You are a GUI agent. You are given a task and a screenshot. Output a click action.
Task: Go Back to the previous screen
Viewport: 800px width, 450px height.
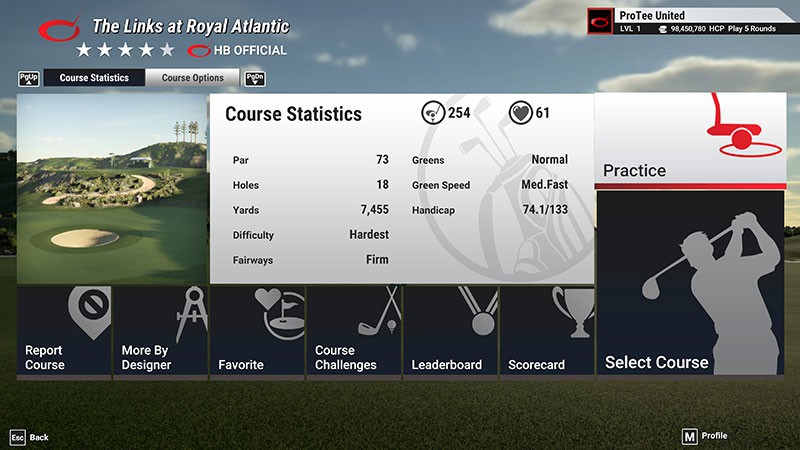(28, 437)
